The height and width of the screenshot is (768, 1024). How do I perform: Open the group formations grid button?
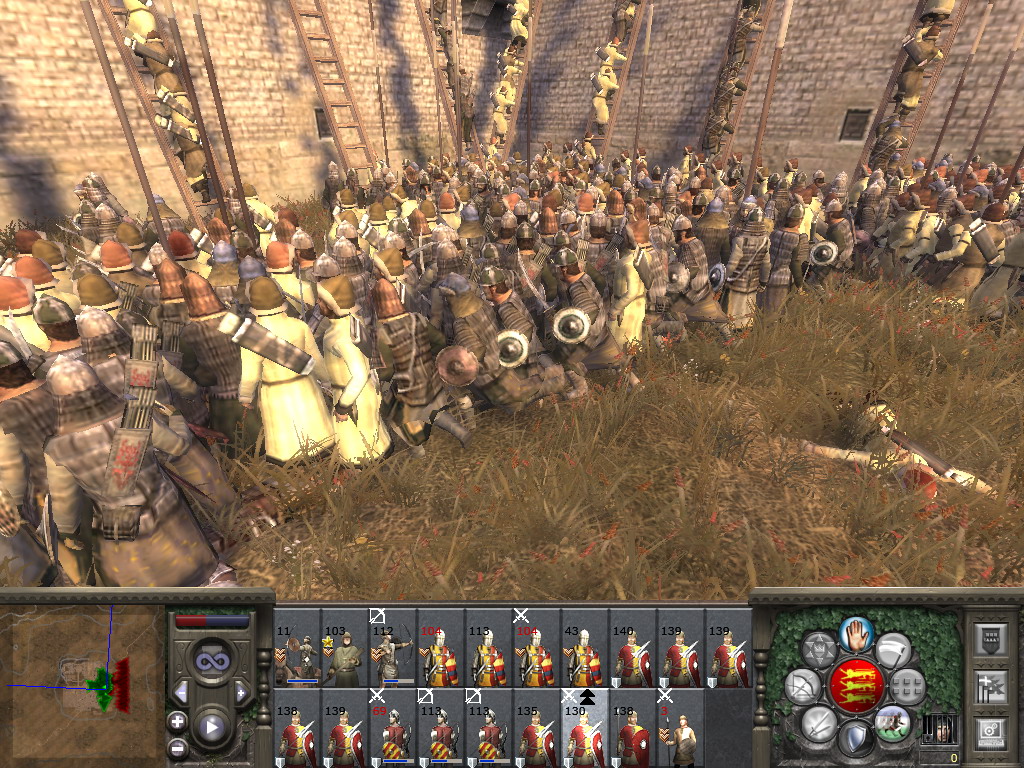(x=907, y=686)
